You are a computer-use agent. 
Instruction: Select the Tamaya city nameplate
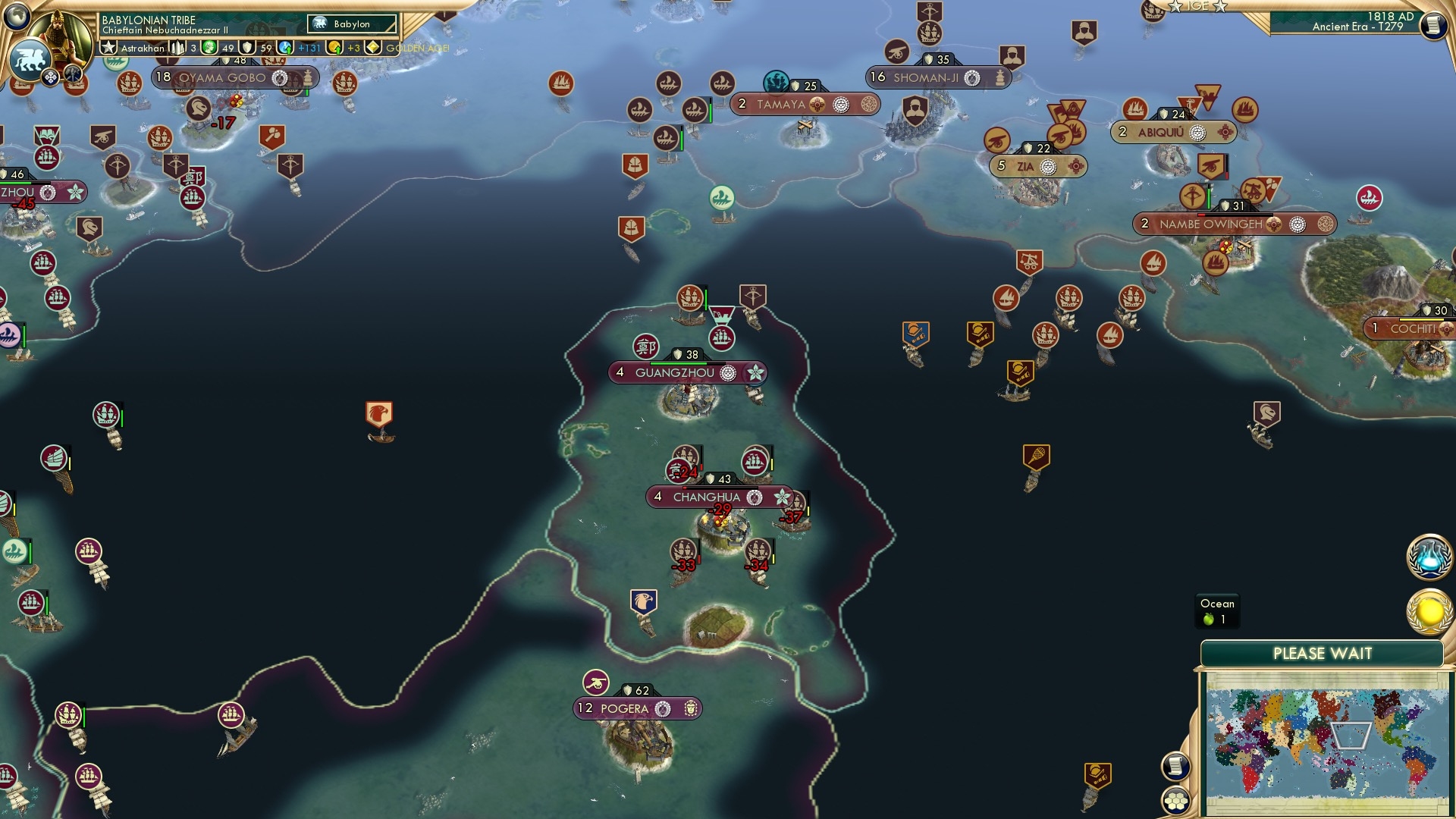tap(782, 105)
